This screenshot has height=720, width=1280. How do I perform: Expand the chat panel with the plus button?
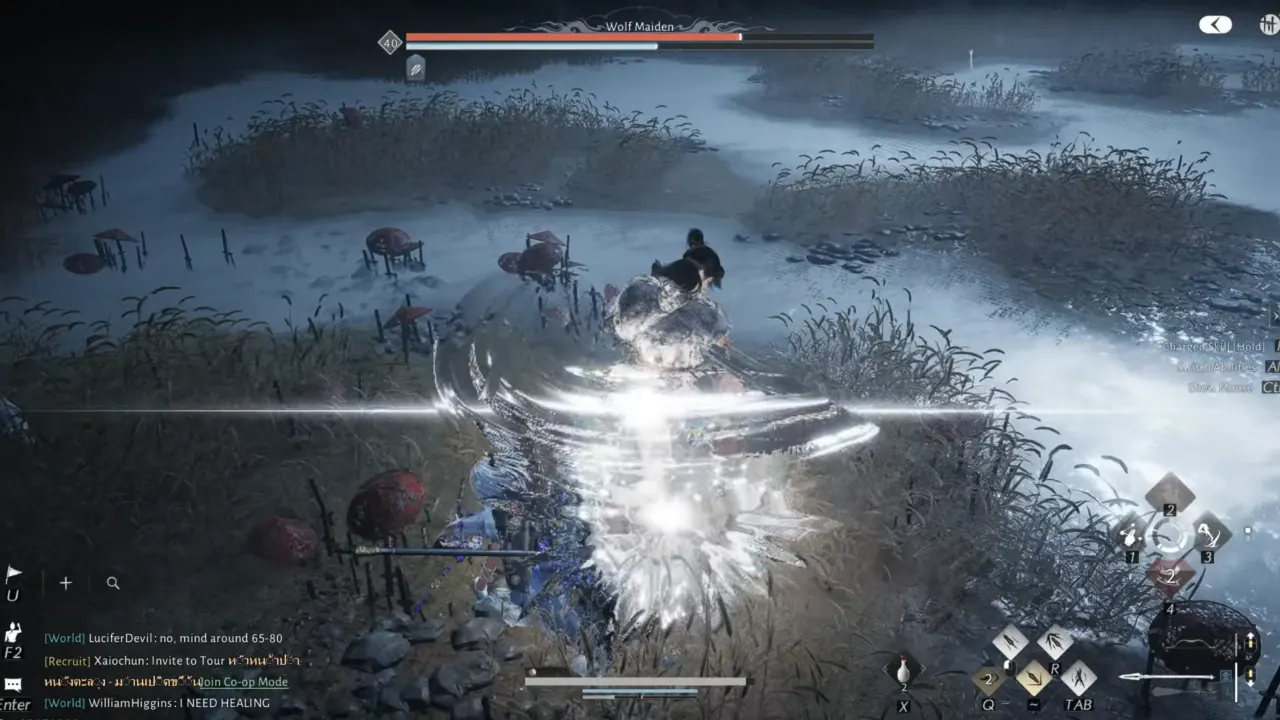[65, 582]
